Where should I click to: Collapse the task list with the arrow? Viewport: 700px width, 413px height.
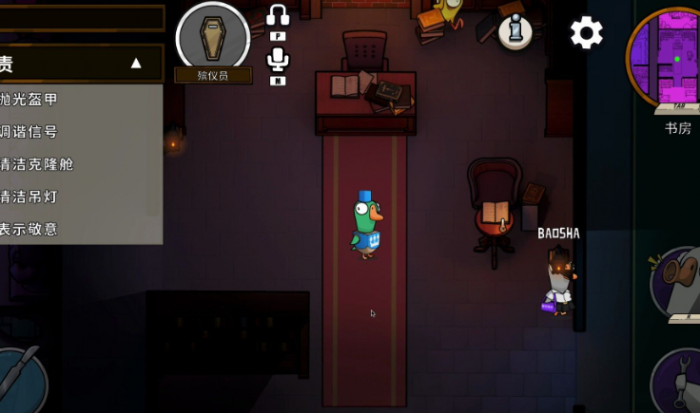[136, 64]
